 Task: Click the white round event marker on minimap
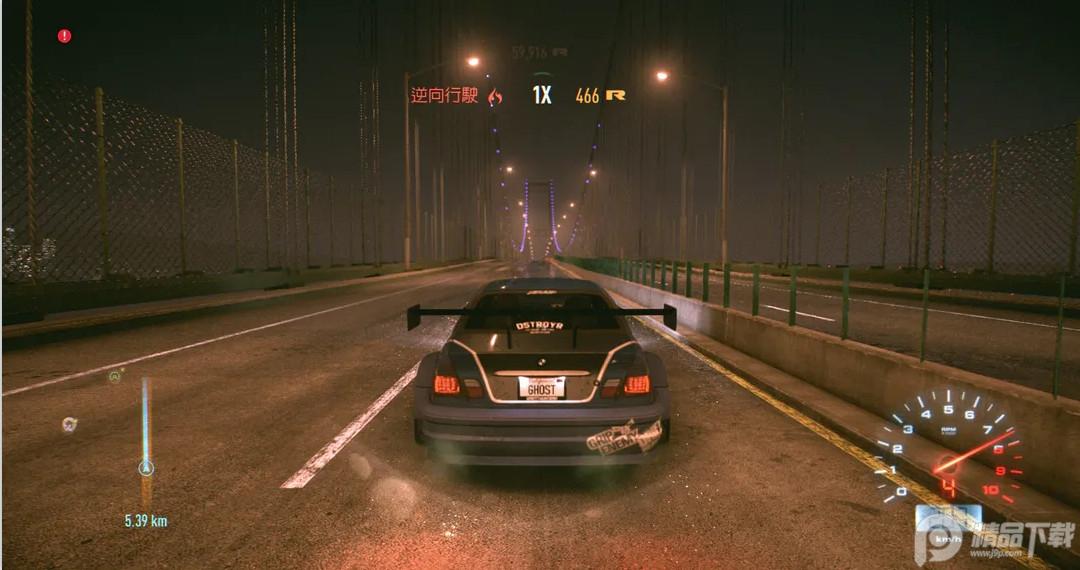[68, 424]
